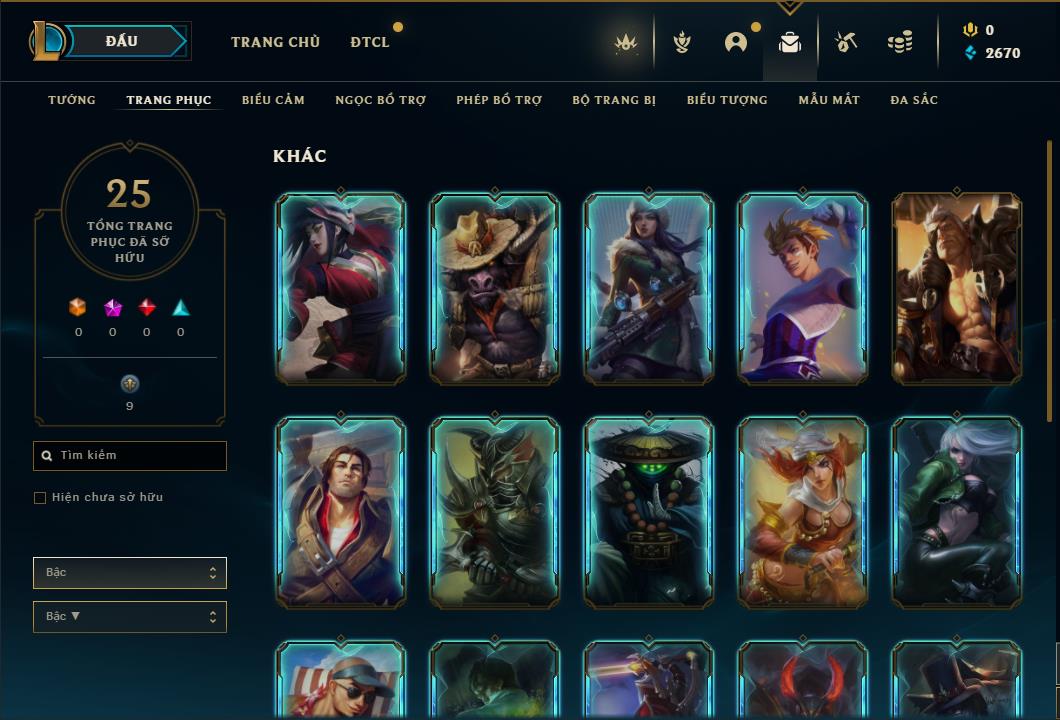Go to TRANG CHỦ home page
1060x720 pixels.
click(x=275, y=42)
